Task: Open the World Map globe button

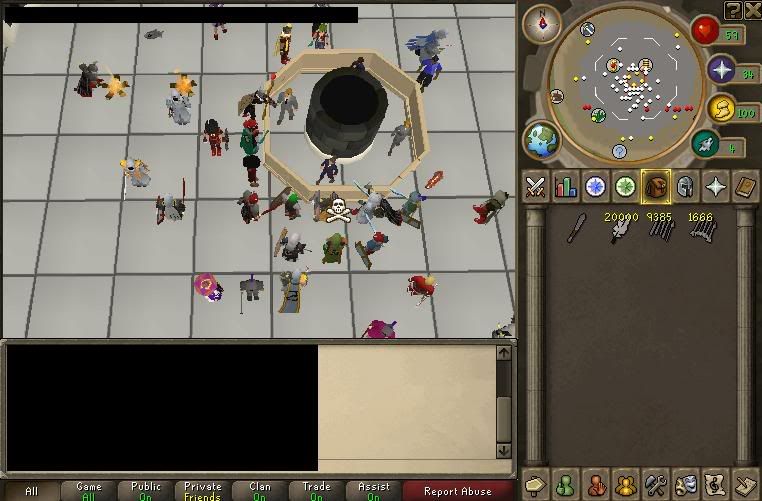Action: click(x=543, y=141)
